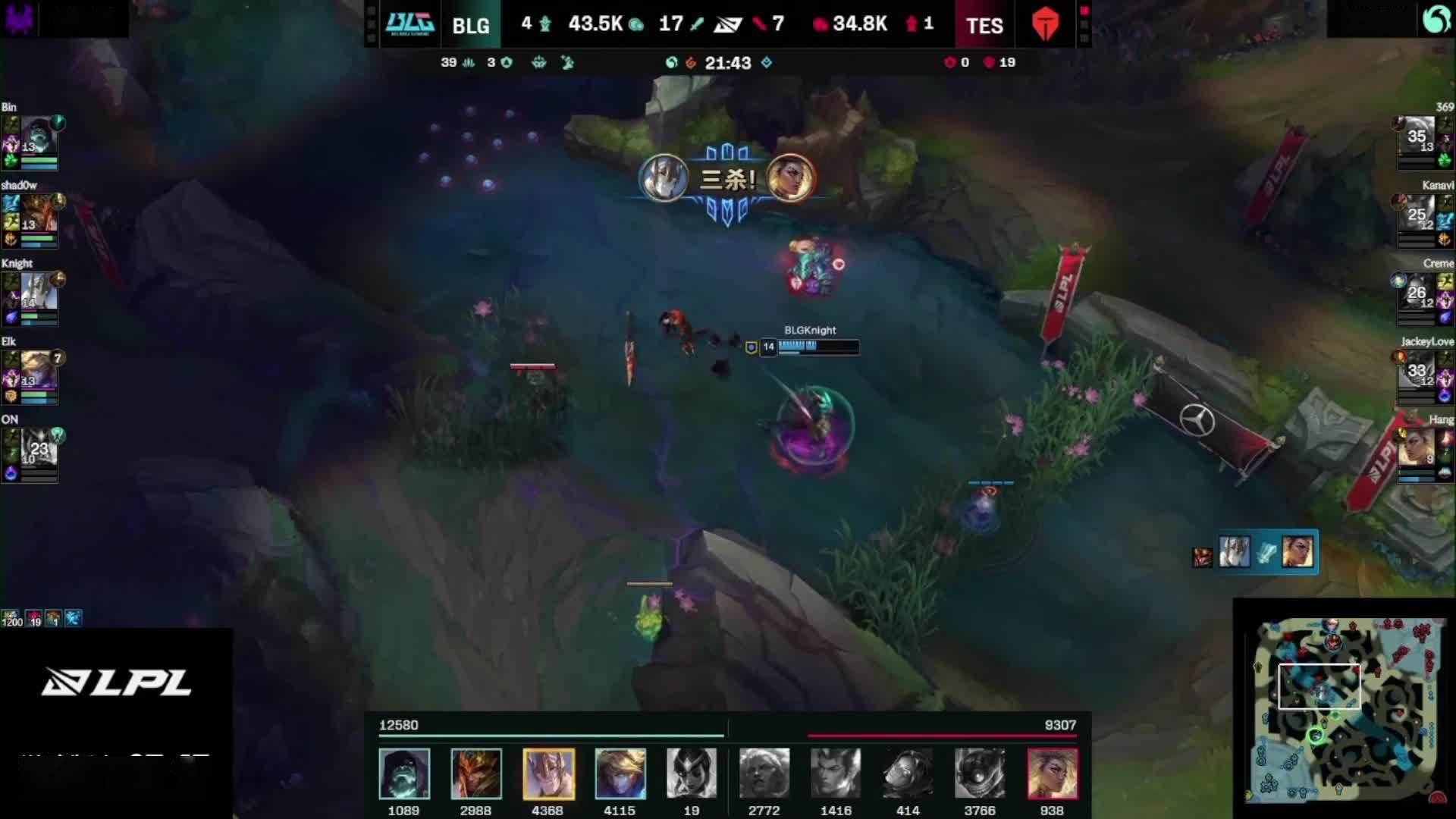1456x819 pixels.
Task: Click the infernal drake icon near 21:43
Action: click(x=691, y=63)
